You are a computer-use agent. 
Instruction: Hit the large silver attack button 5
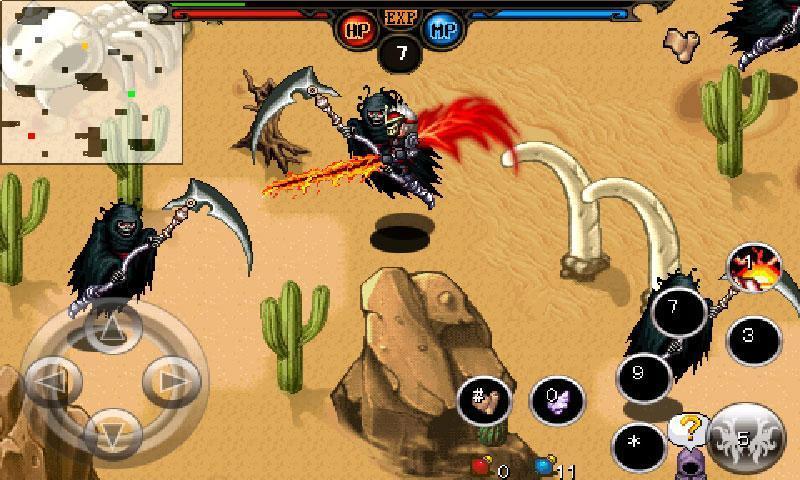[744, 435]
